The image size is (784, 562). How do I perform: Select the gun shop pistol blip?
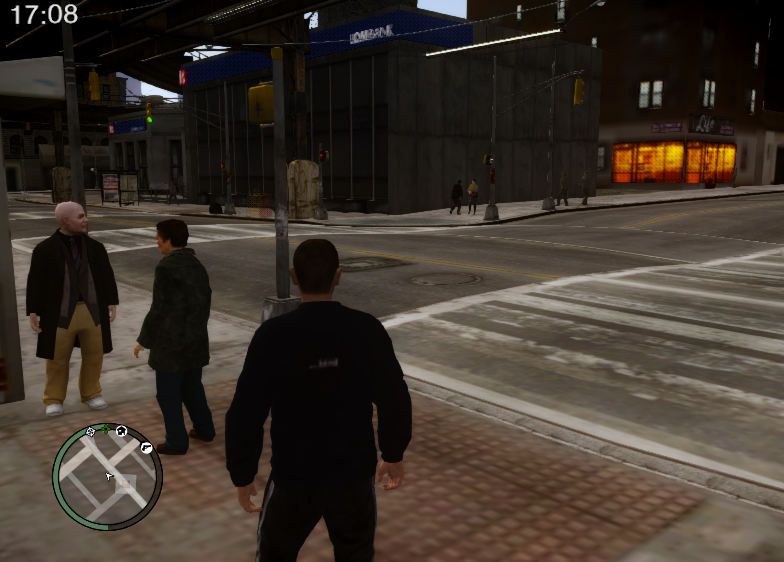(146, 448)
